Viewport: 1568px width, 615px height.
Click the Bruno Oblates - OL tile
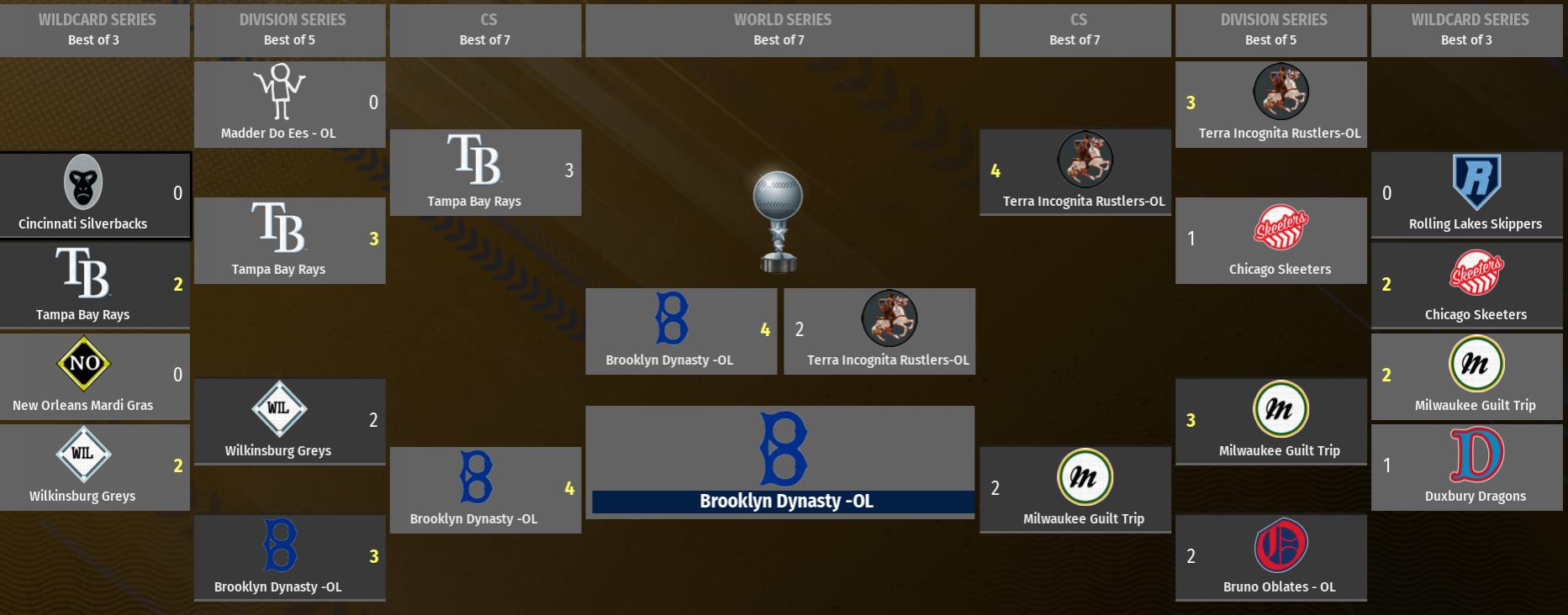tap(1270, 559)
